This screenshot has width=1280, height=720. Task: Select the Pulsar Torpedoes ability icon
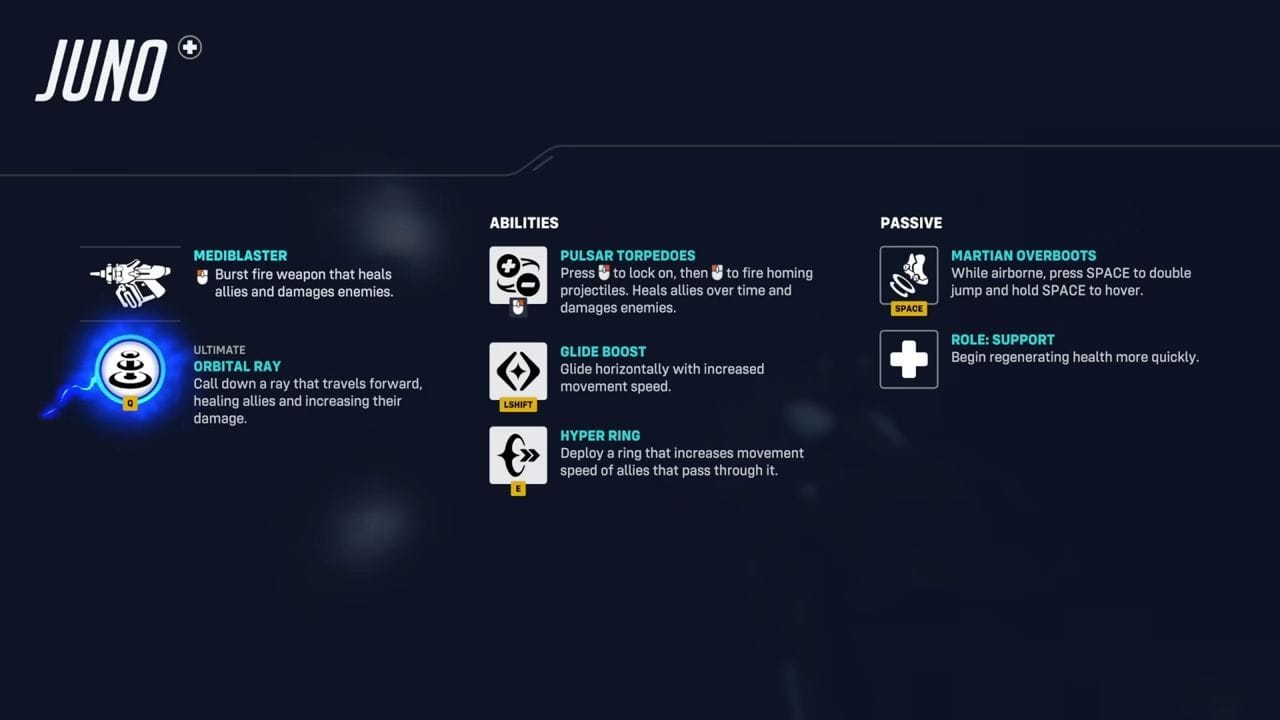click(x=517, y=275)
